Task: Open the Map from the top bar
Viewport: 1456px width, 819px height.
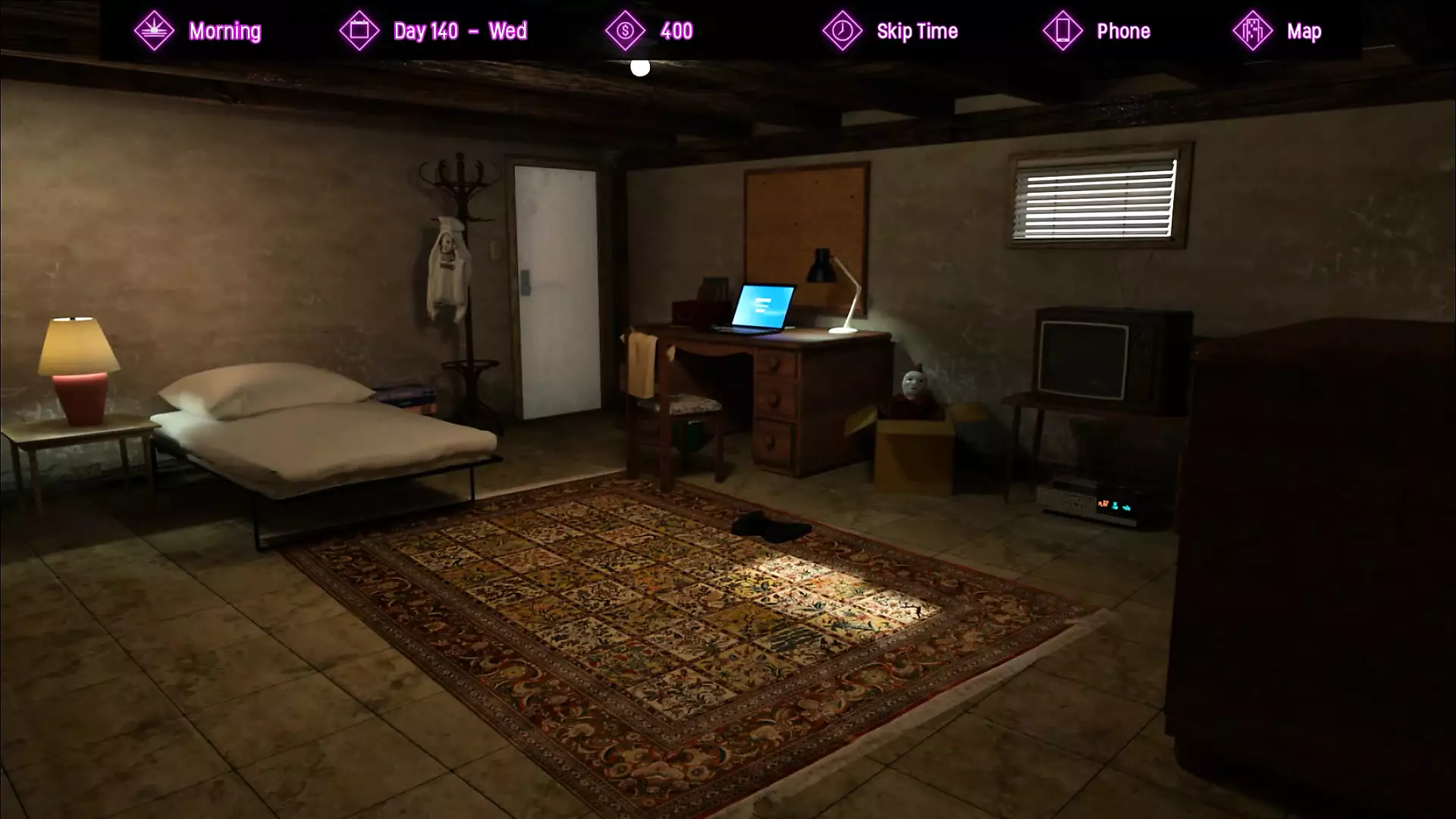Action: click(1303, 31)
